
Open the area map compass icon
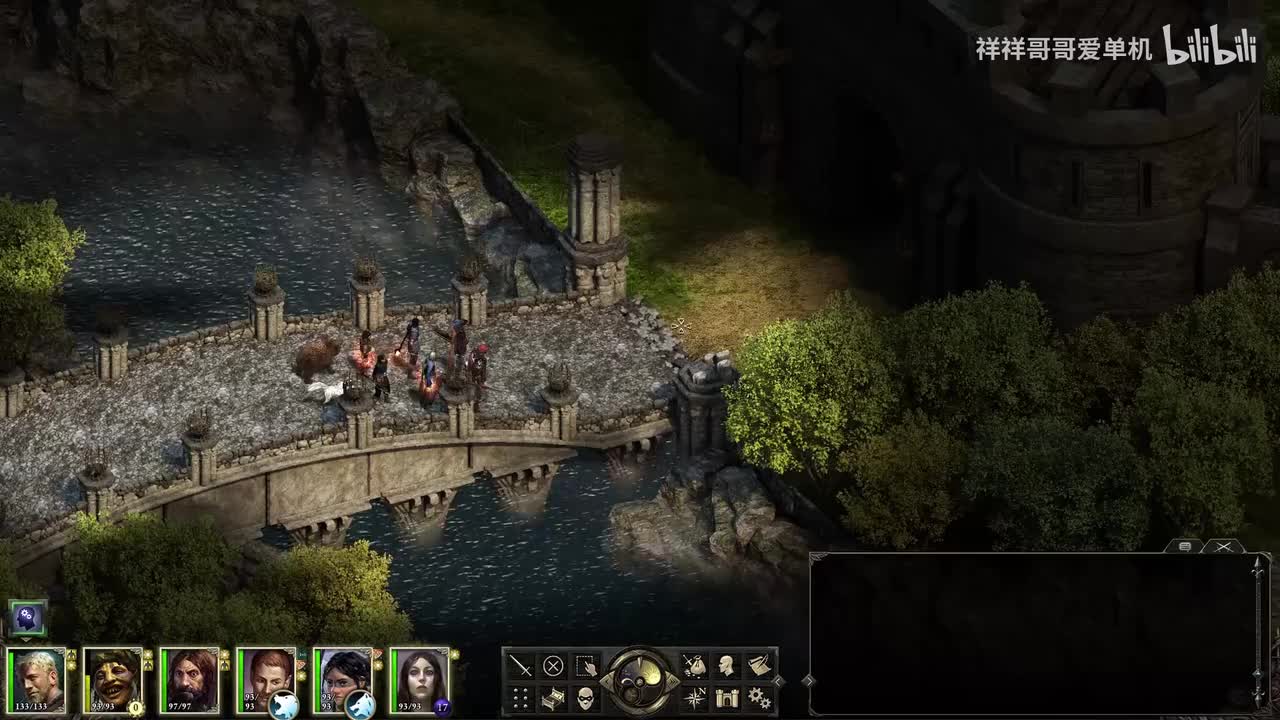pyautogui.click(x=694, y=698)
